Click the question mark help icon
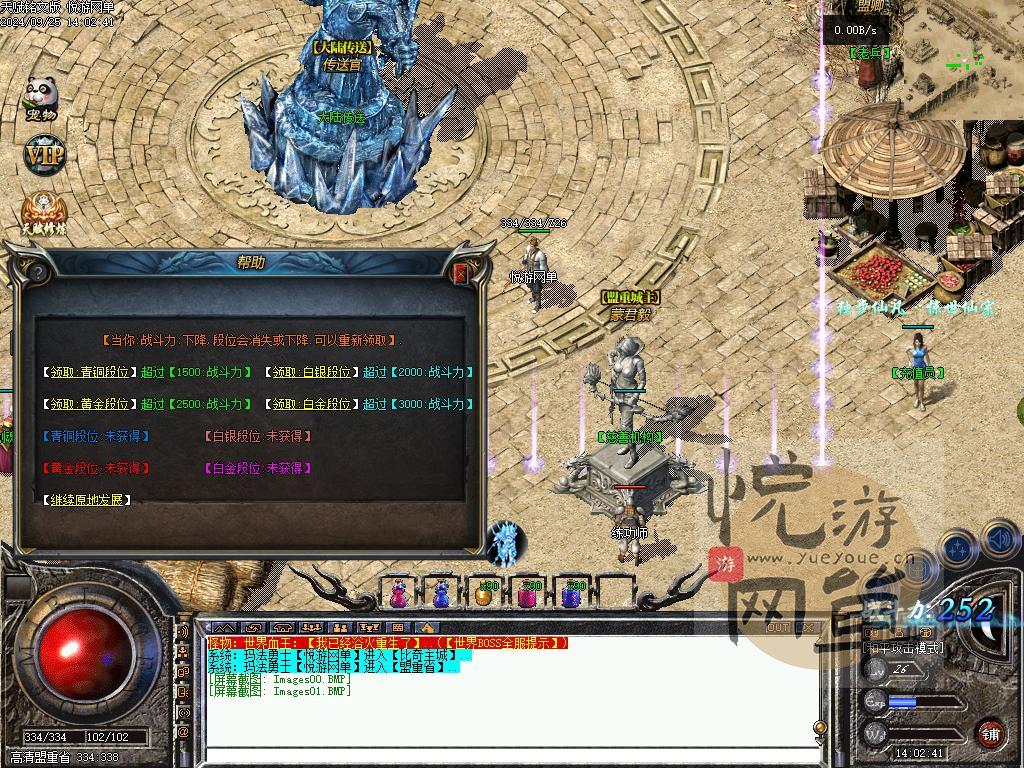This screenshot has height=768, width=1024. pos(37,272)
